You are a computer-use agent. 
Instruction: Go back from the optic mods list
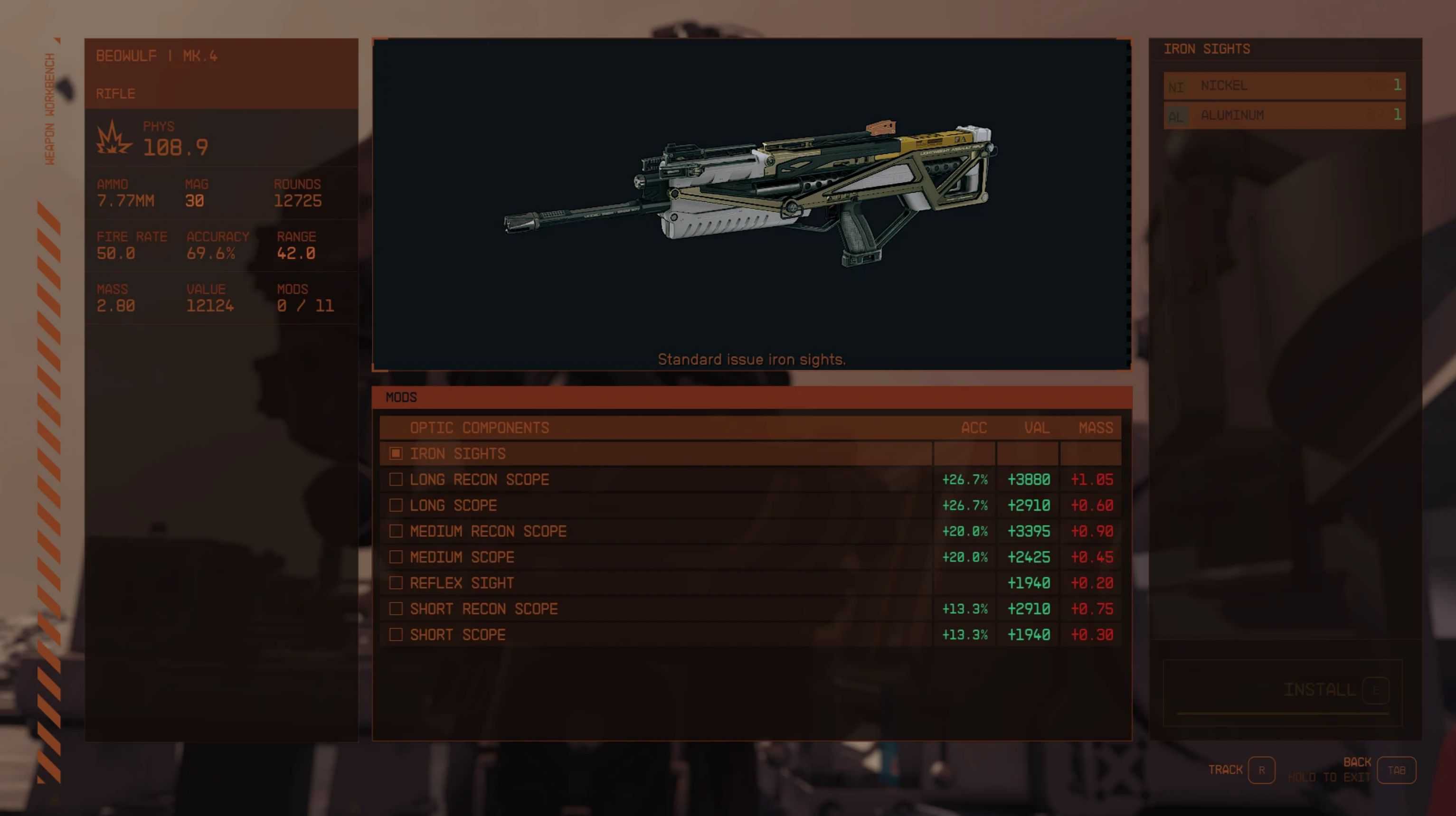coord(1396,770)
